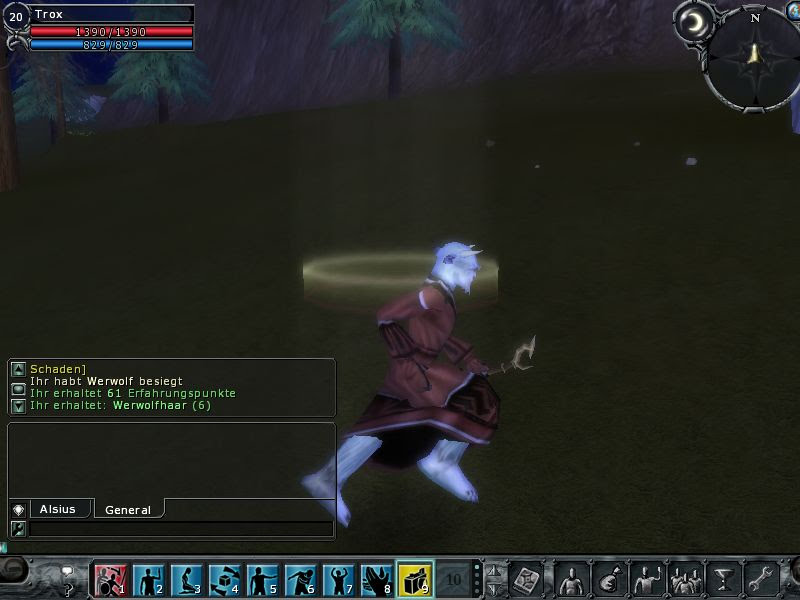Use the skill in hotbar slot 2
Viewport: 800px width, 600px height.
point(147,579)
